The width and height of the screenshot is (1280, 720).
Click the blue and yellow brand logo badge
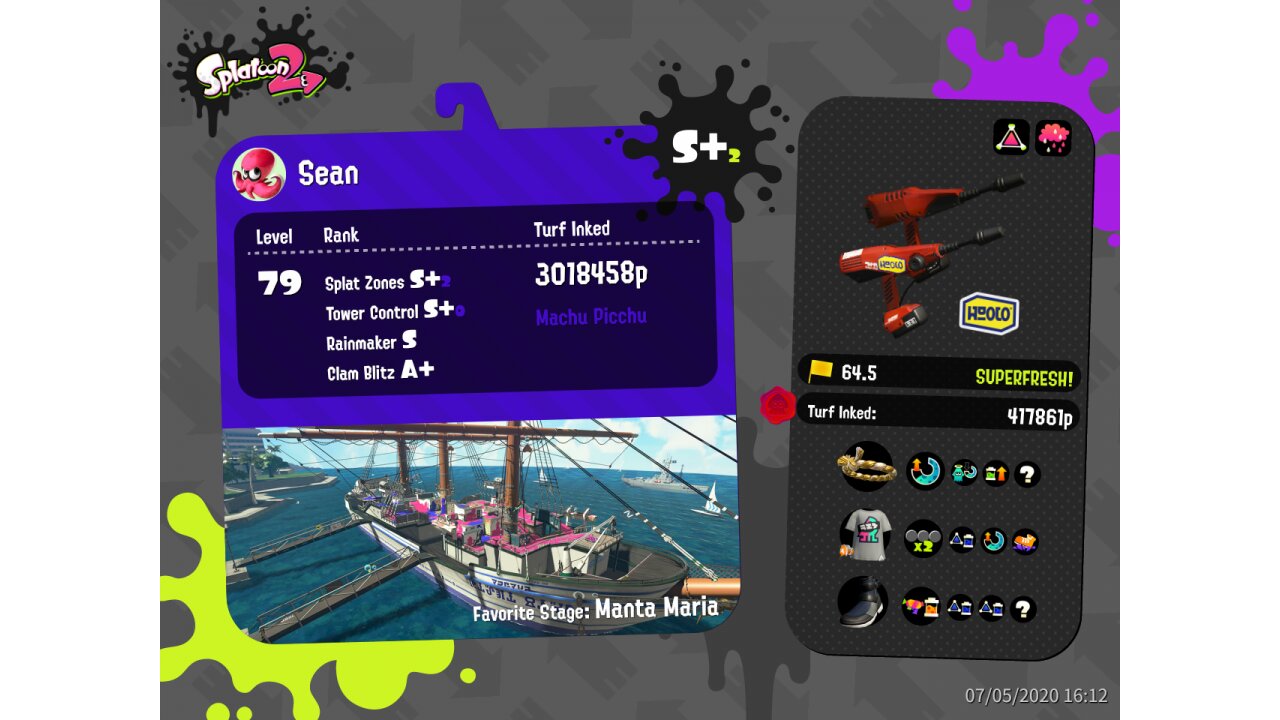(x=989, y=314)
